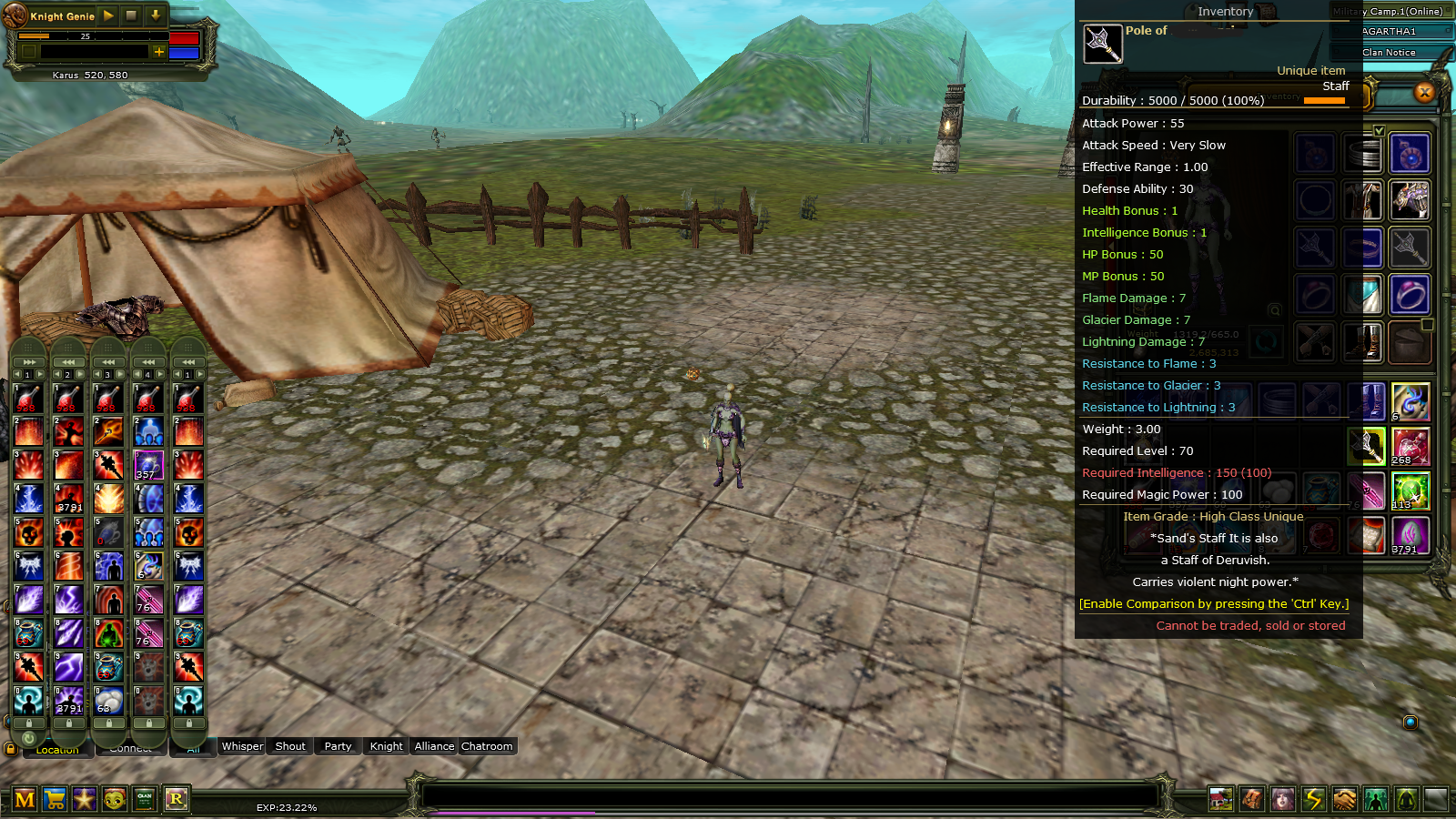Switch to the Alliance chat tab
Screen dimensions: 1456x819
click(x=433, y=746)
